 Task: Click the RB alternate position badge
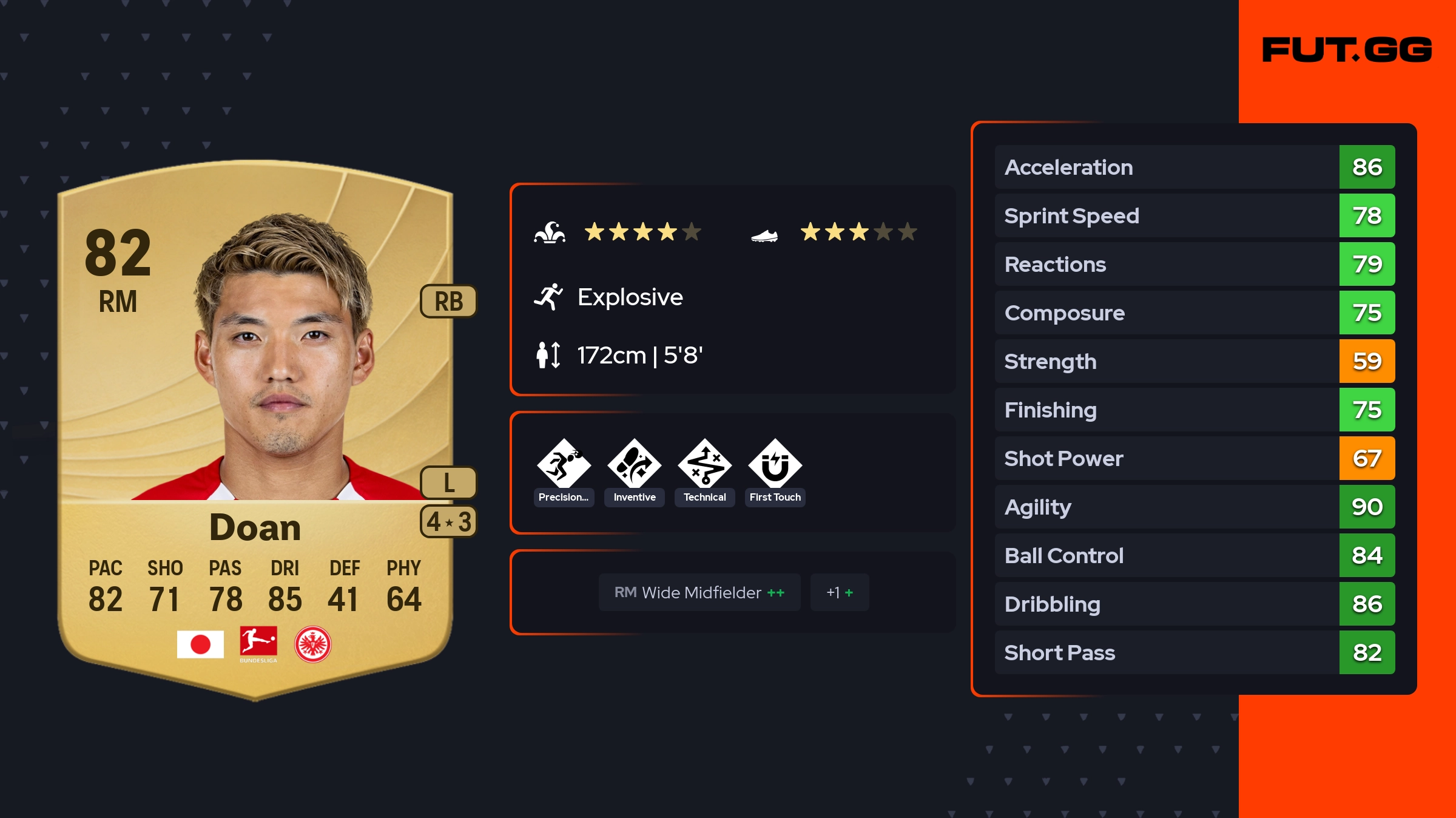pos(448,301)
